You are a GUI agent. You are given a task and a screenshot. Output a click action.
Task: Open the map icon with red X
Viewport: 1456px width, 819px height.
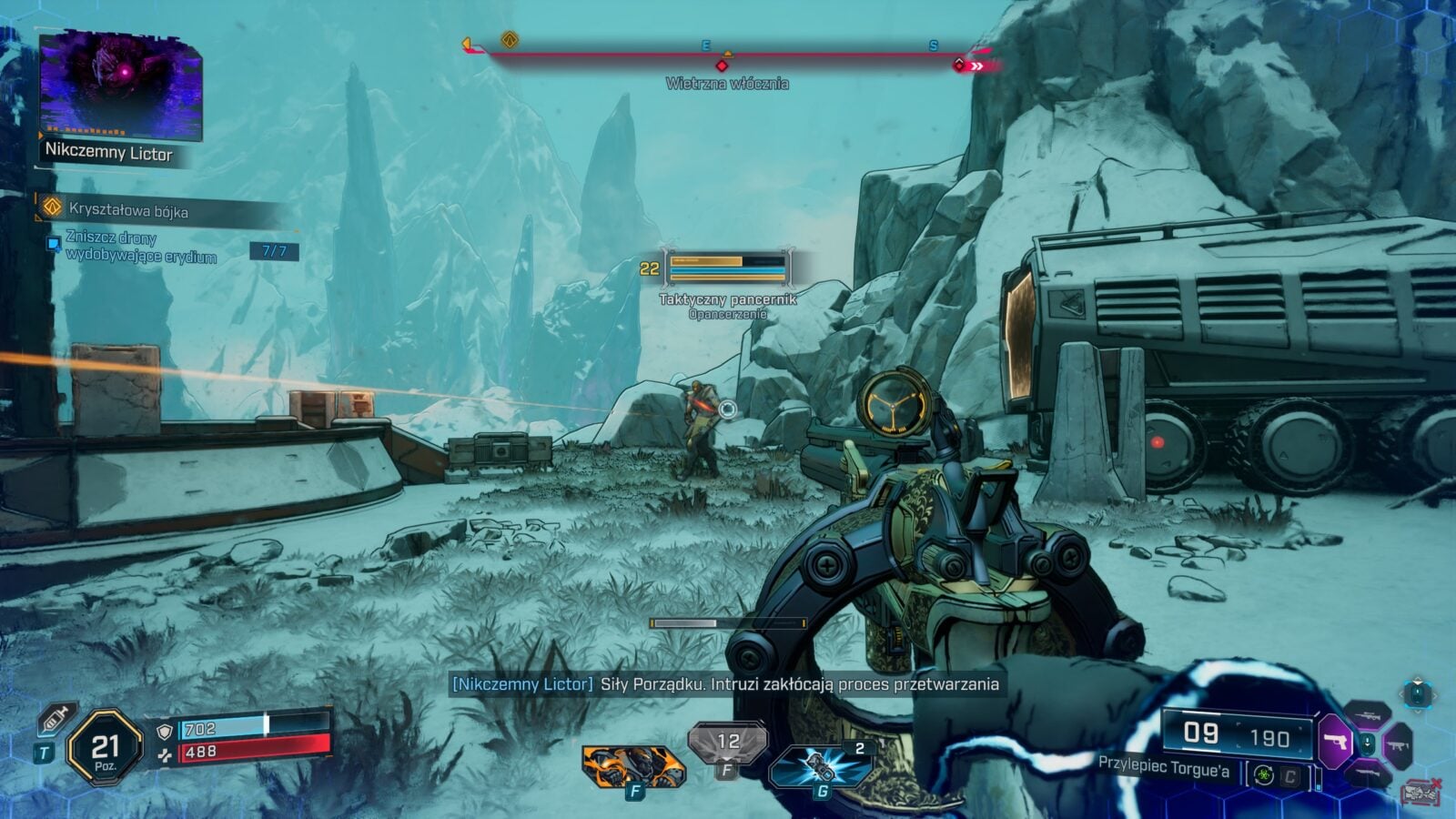point(1420,794)
